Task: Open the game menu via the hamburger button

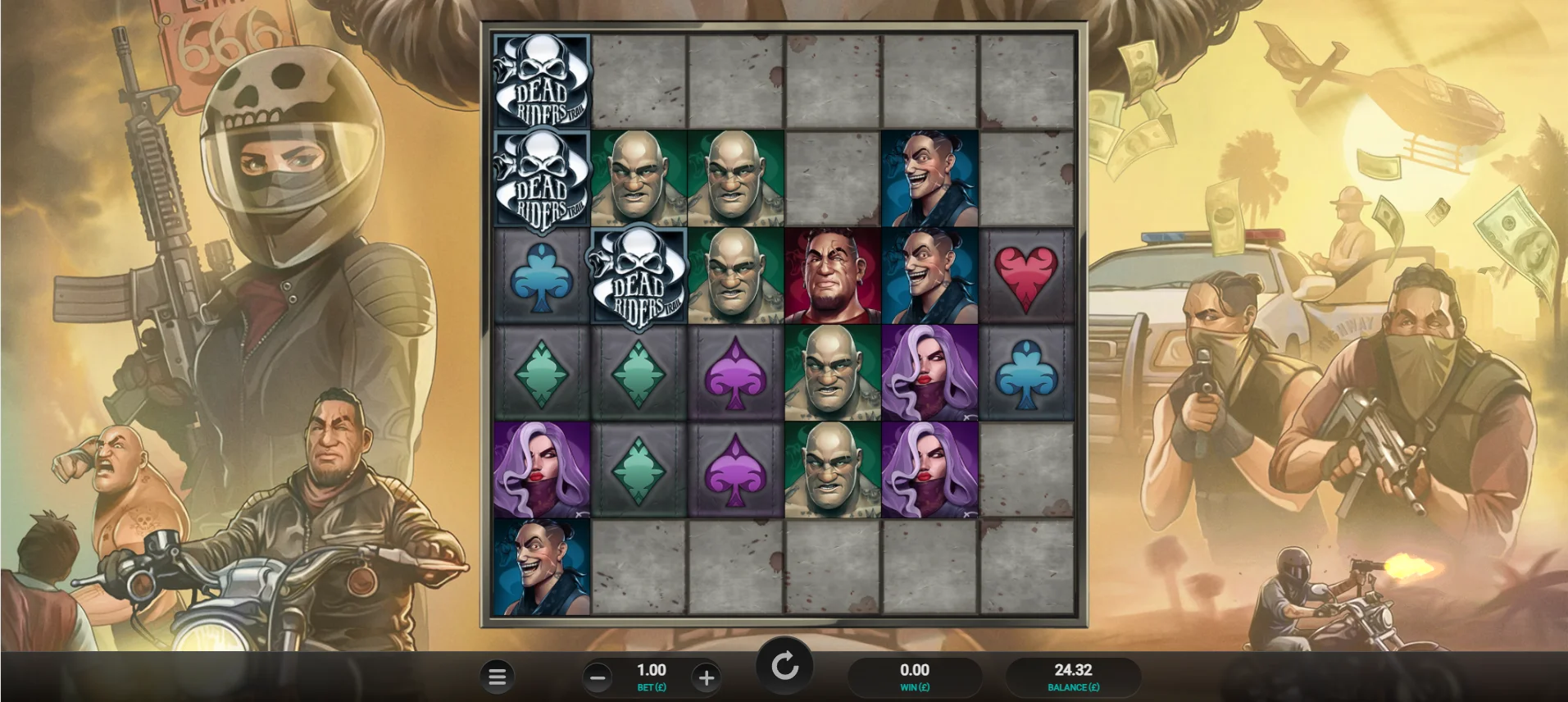Action: tap(498, 677)
